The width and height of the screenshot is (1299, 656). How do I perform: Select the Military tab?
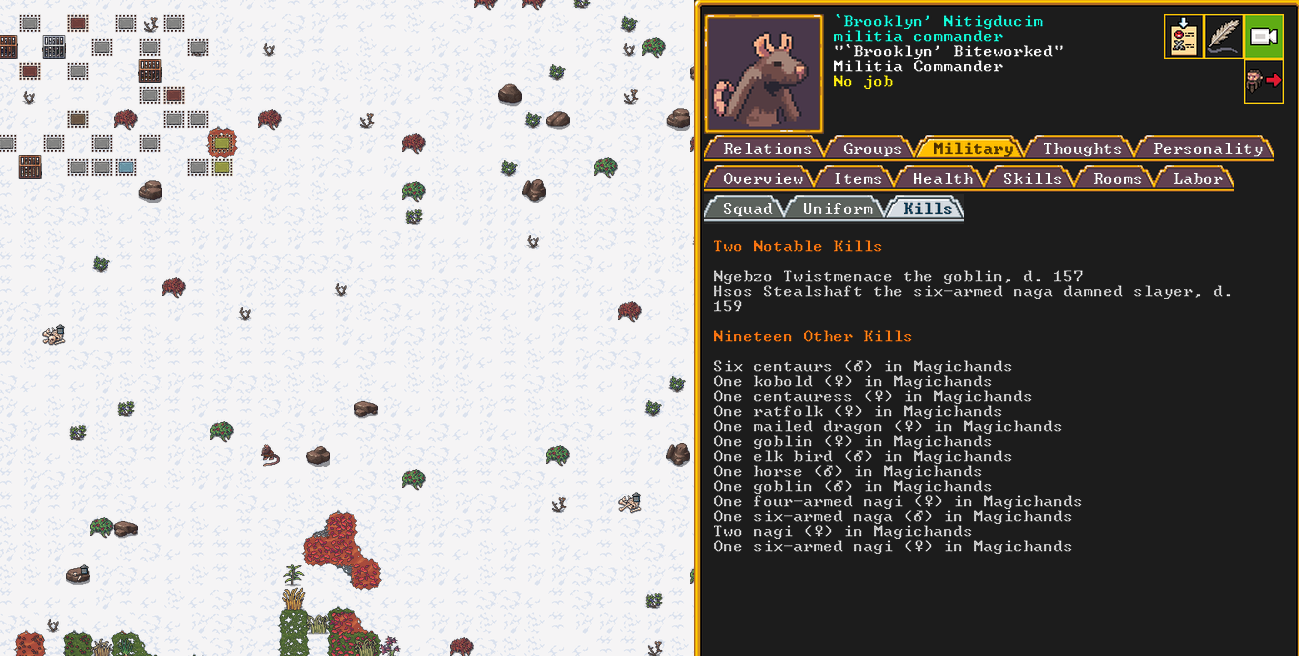coord(972,148)
